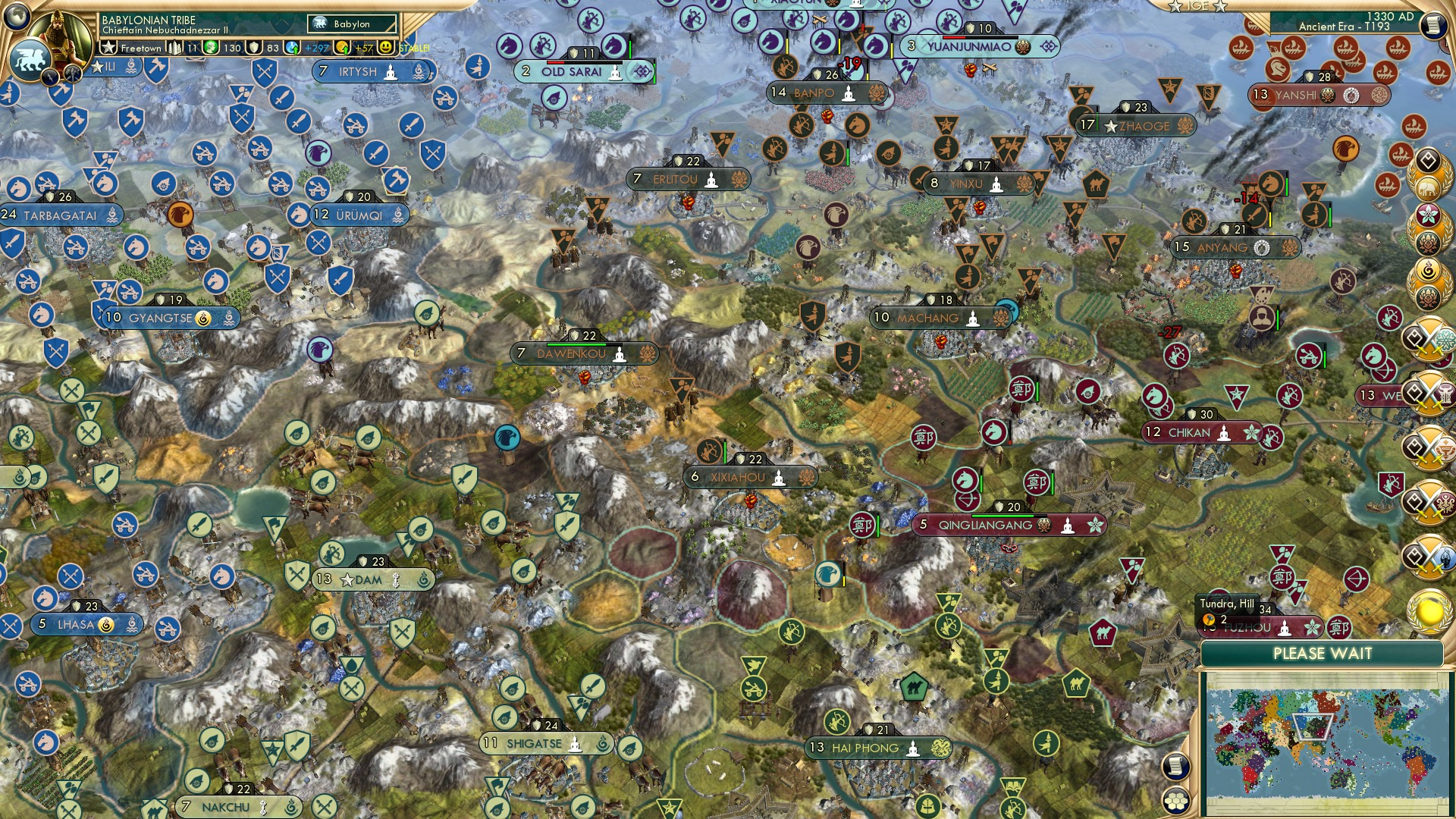Open the Babylon civilization selector box

tap(350, 24)
